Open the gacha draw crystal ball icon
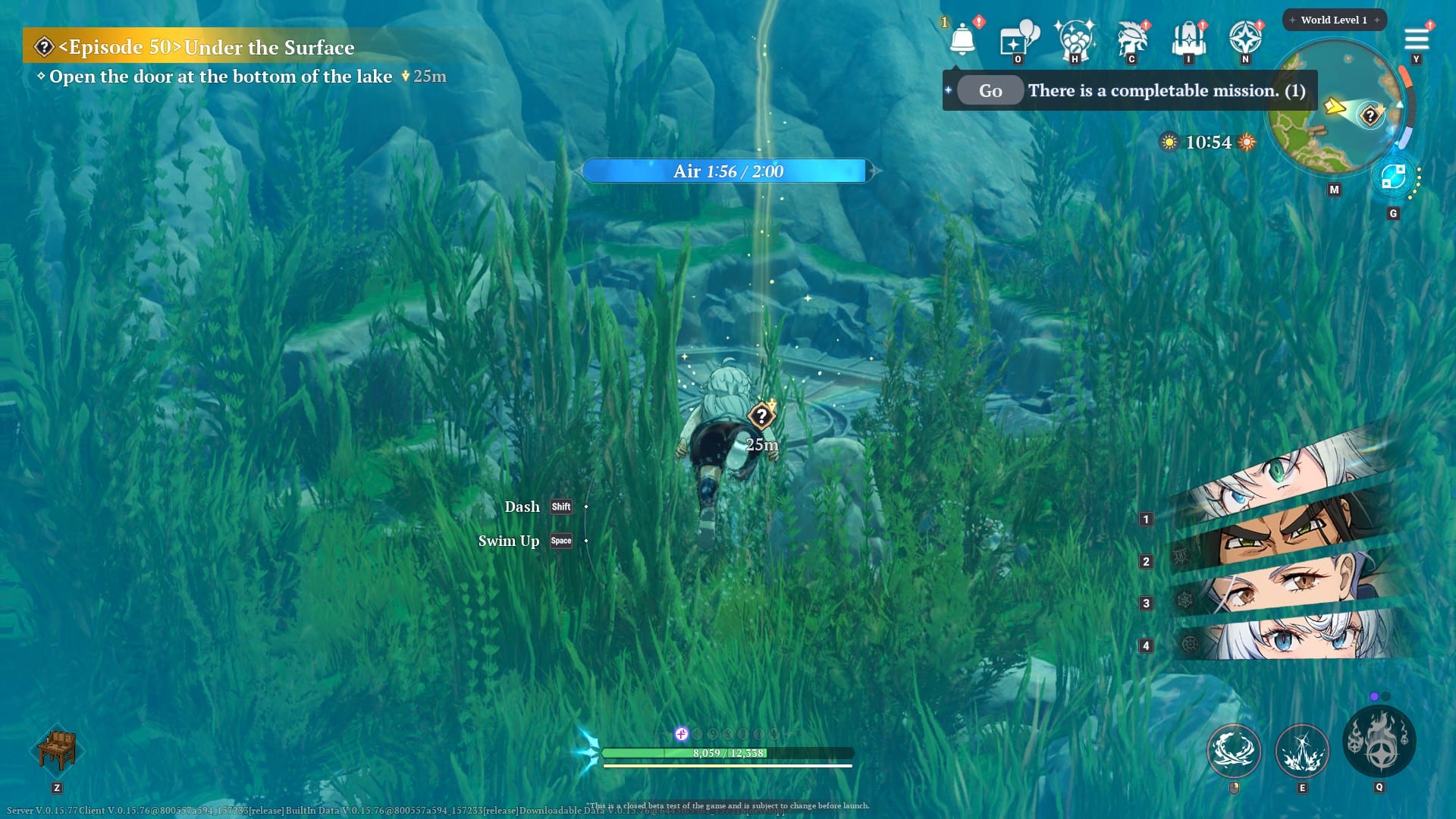 1075,38
